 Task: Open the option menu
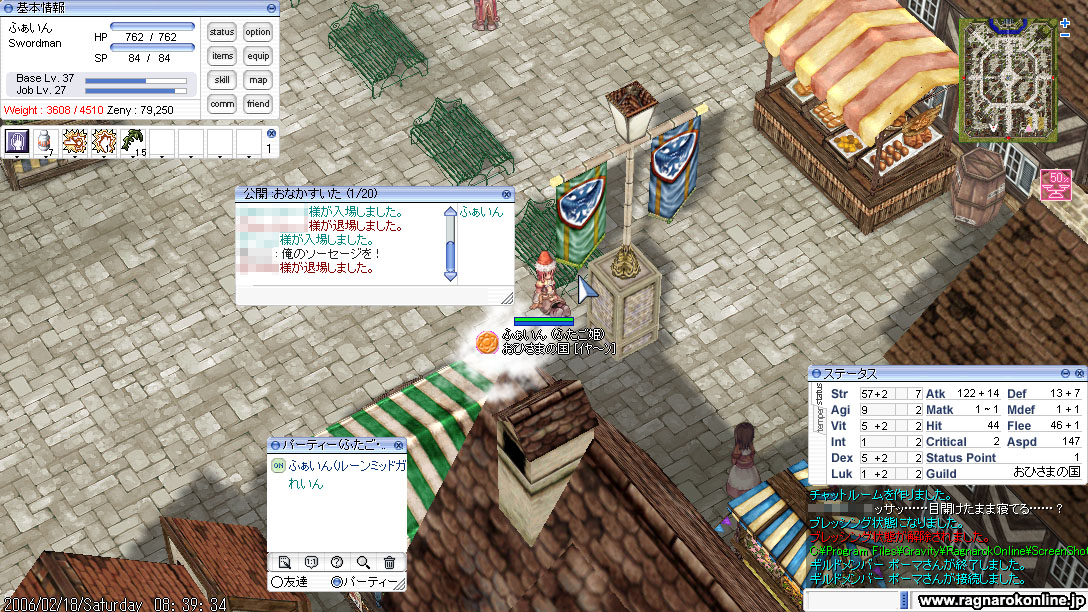pyautogui.click(x=258, y=32)
